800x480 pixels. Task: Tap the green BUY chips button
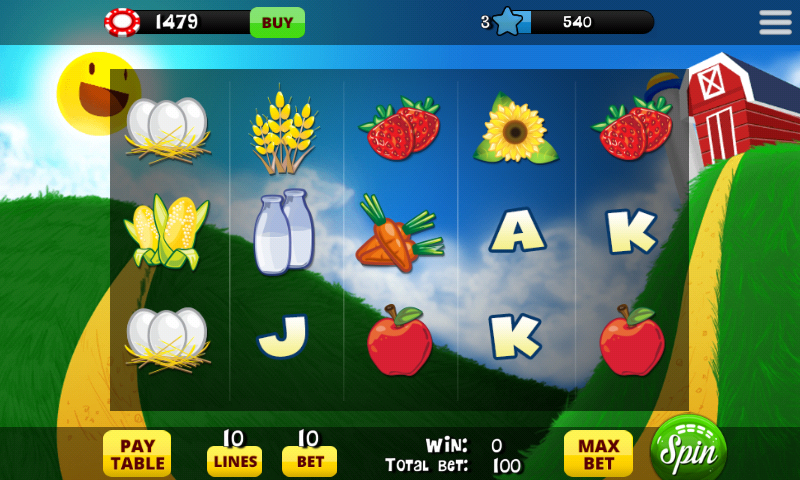pos(277,22)
